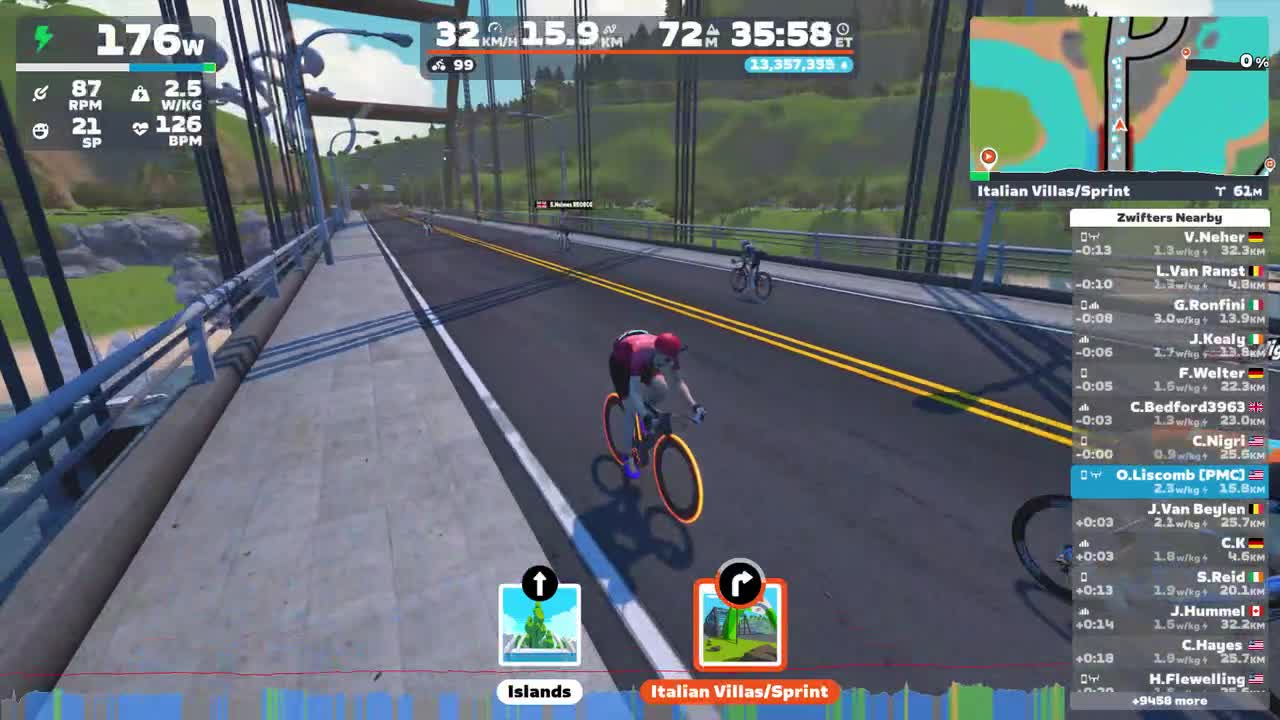Screen dimensions: 1280x720
Task: Open the minimap
Action: [1120, 95]
